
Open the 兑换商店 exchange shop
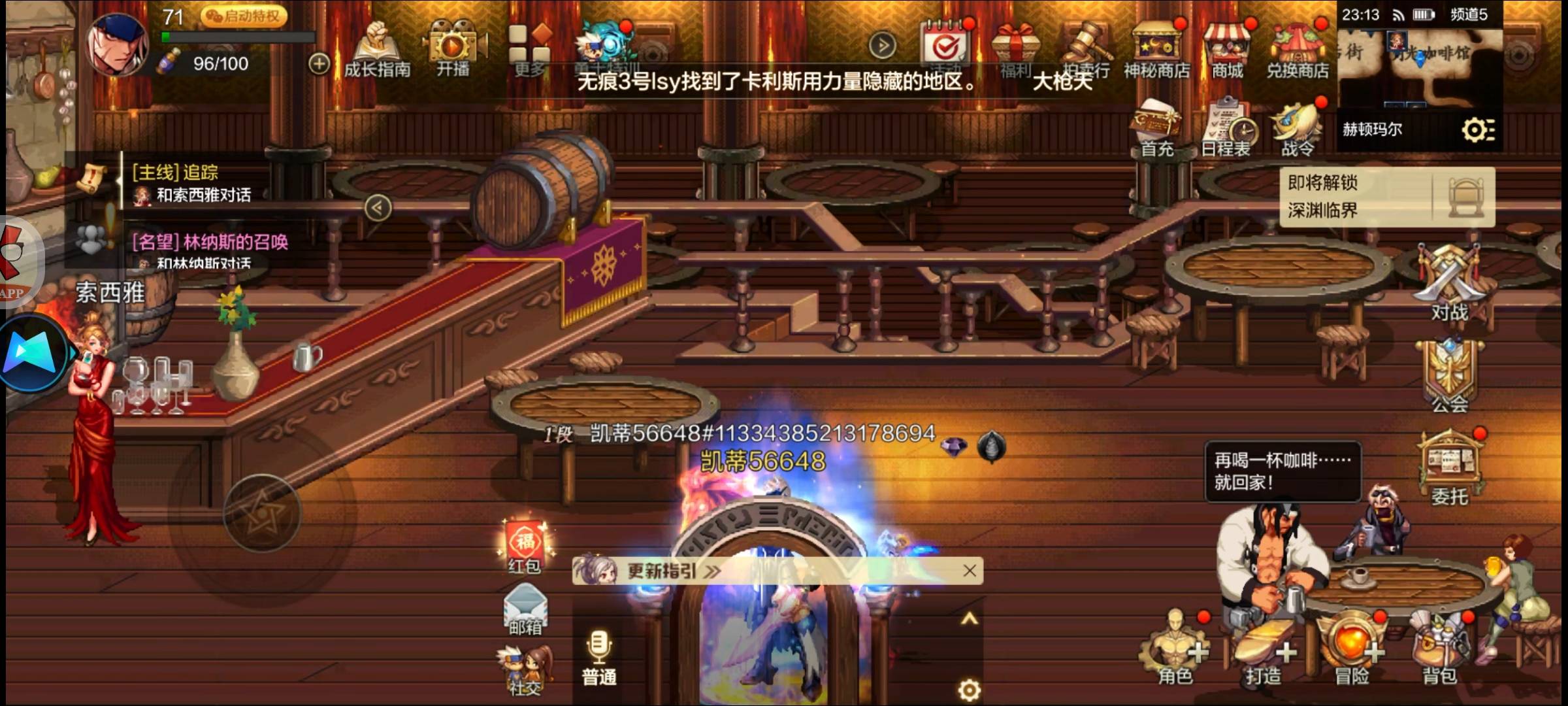point(1298,51)
